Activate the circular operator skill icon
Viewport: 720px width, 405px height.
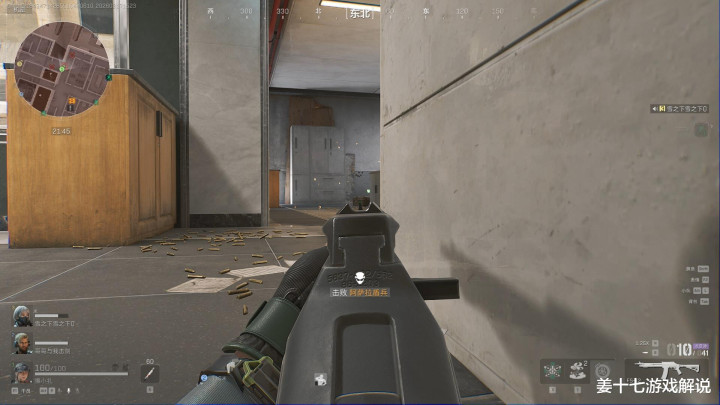601,371
